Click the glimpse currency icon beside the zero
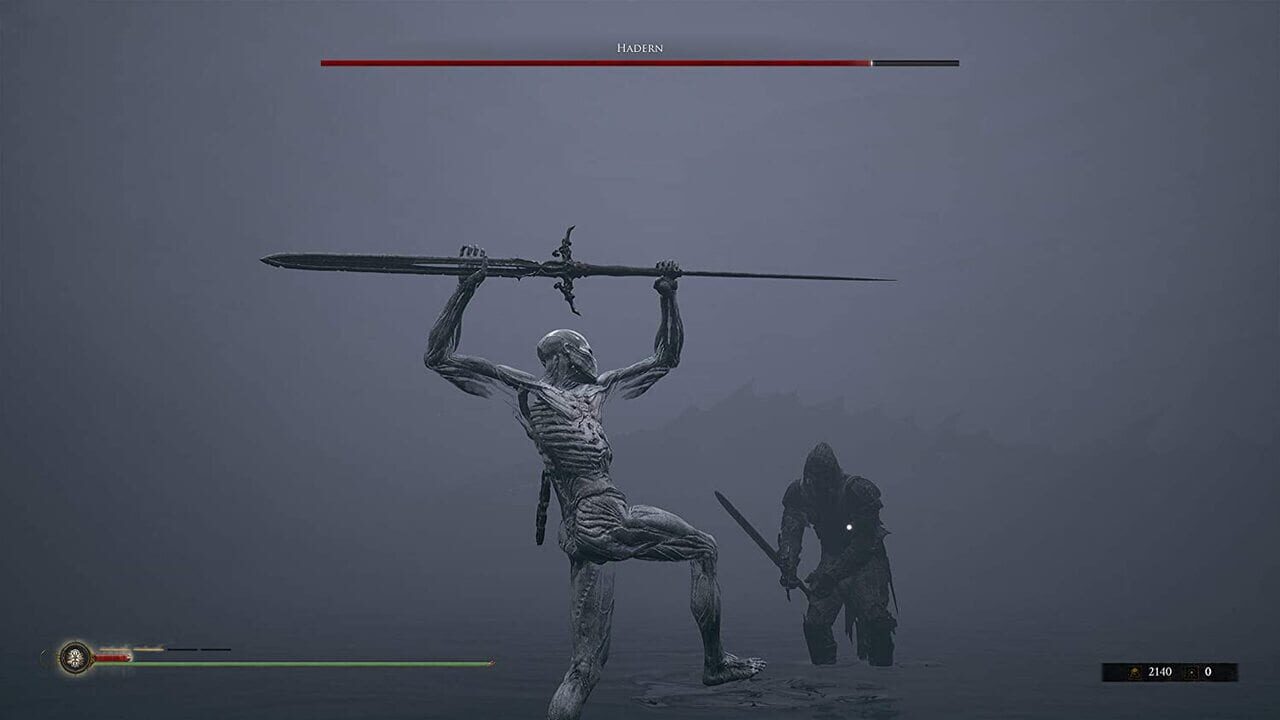 (1191, 671)
